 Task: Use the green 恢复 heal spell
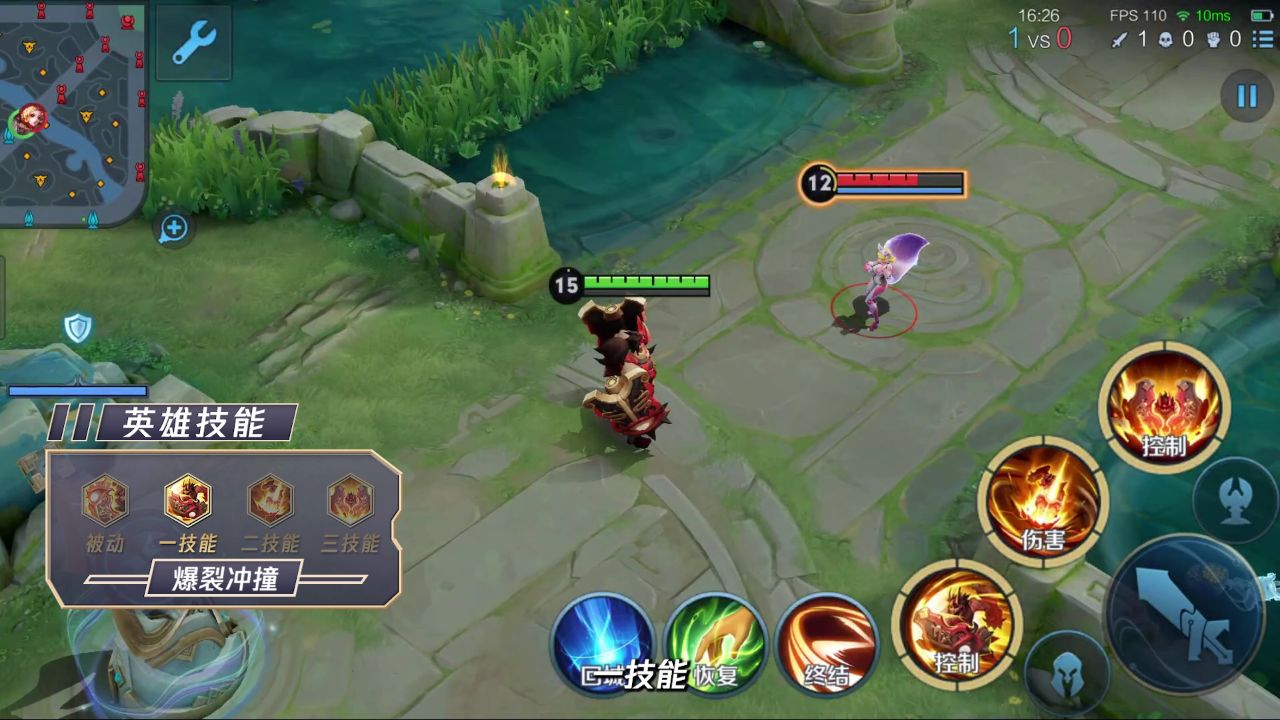tap(715, 645)
